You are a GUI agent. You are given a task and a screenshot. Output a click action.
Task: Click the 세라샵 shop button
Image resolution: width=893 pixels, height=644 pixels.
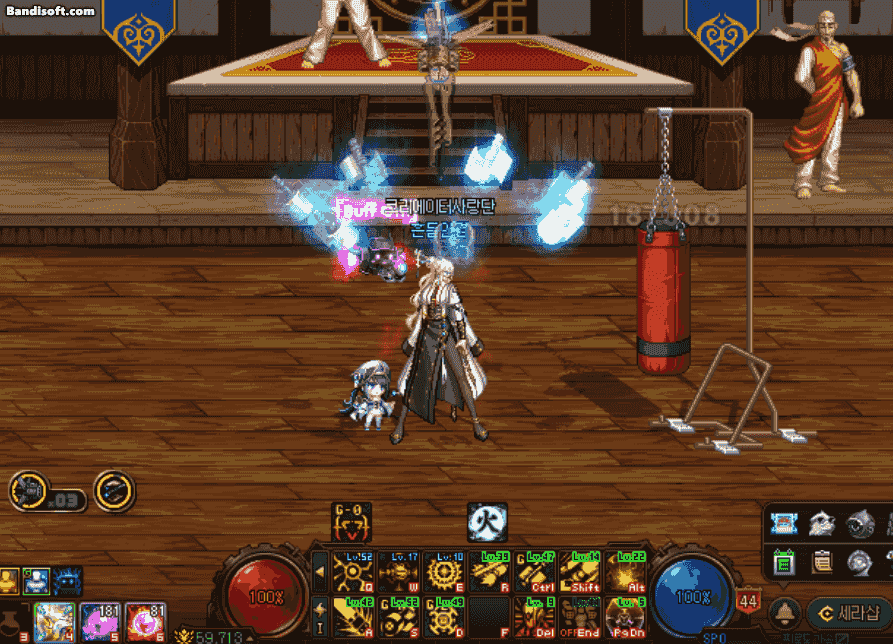pos(849,612)
